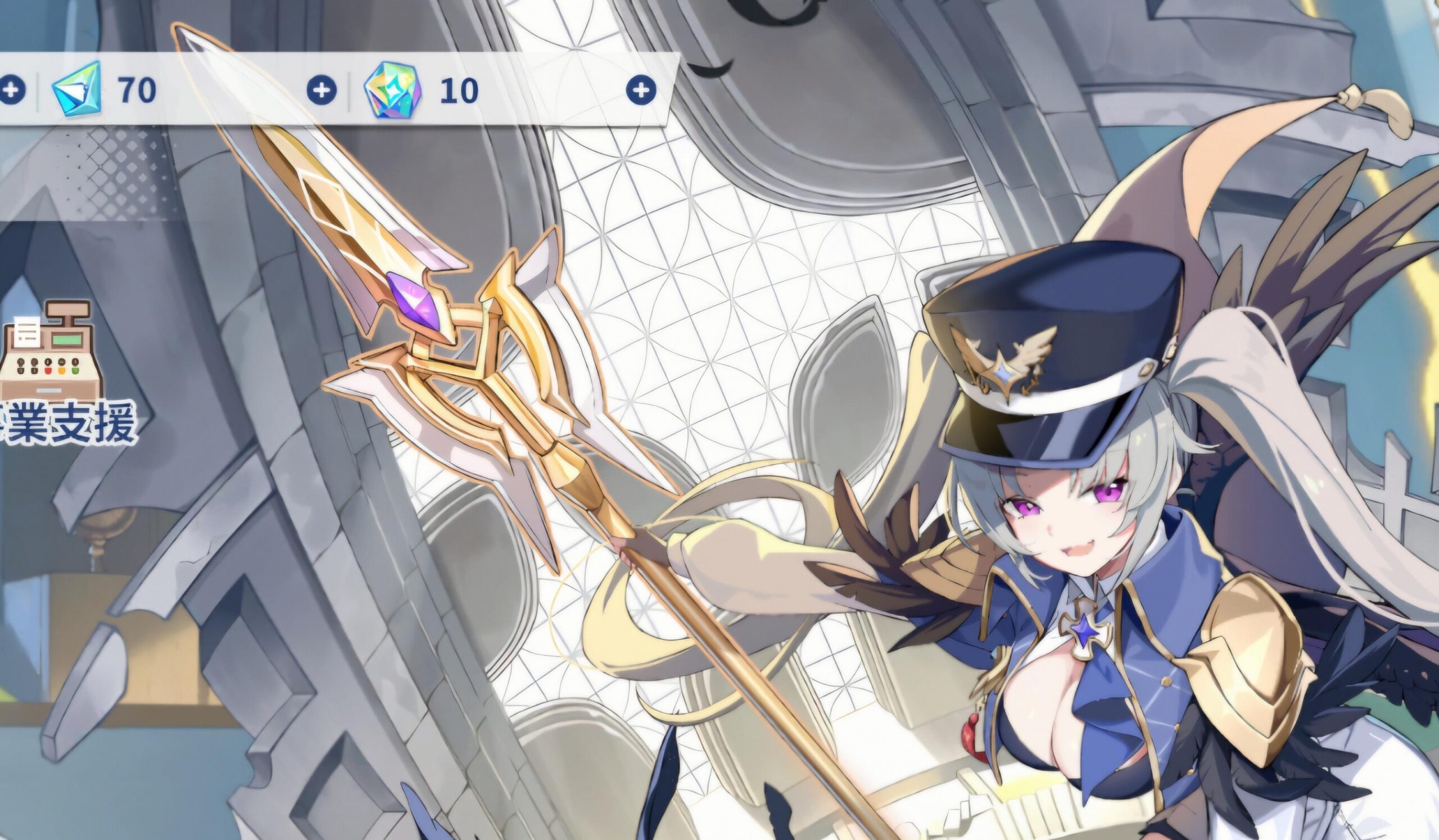Tap the plus button right of the 10 count
This screenshot has height=840, width=1439.
click(x=641, y=90)
